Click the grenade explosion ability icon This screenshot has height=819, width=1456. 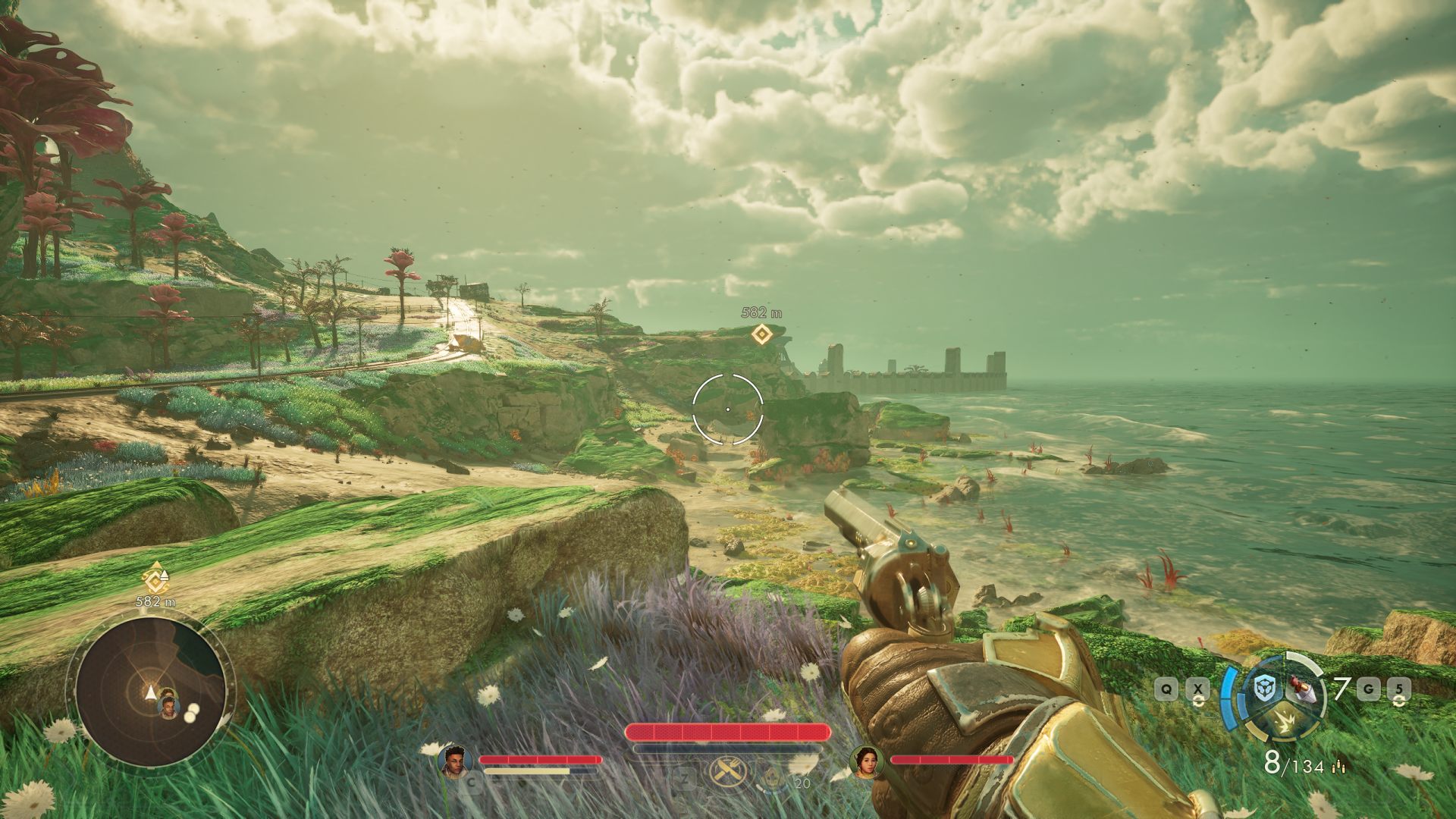1285,723
